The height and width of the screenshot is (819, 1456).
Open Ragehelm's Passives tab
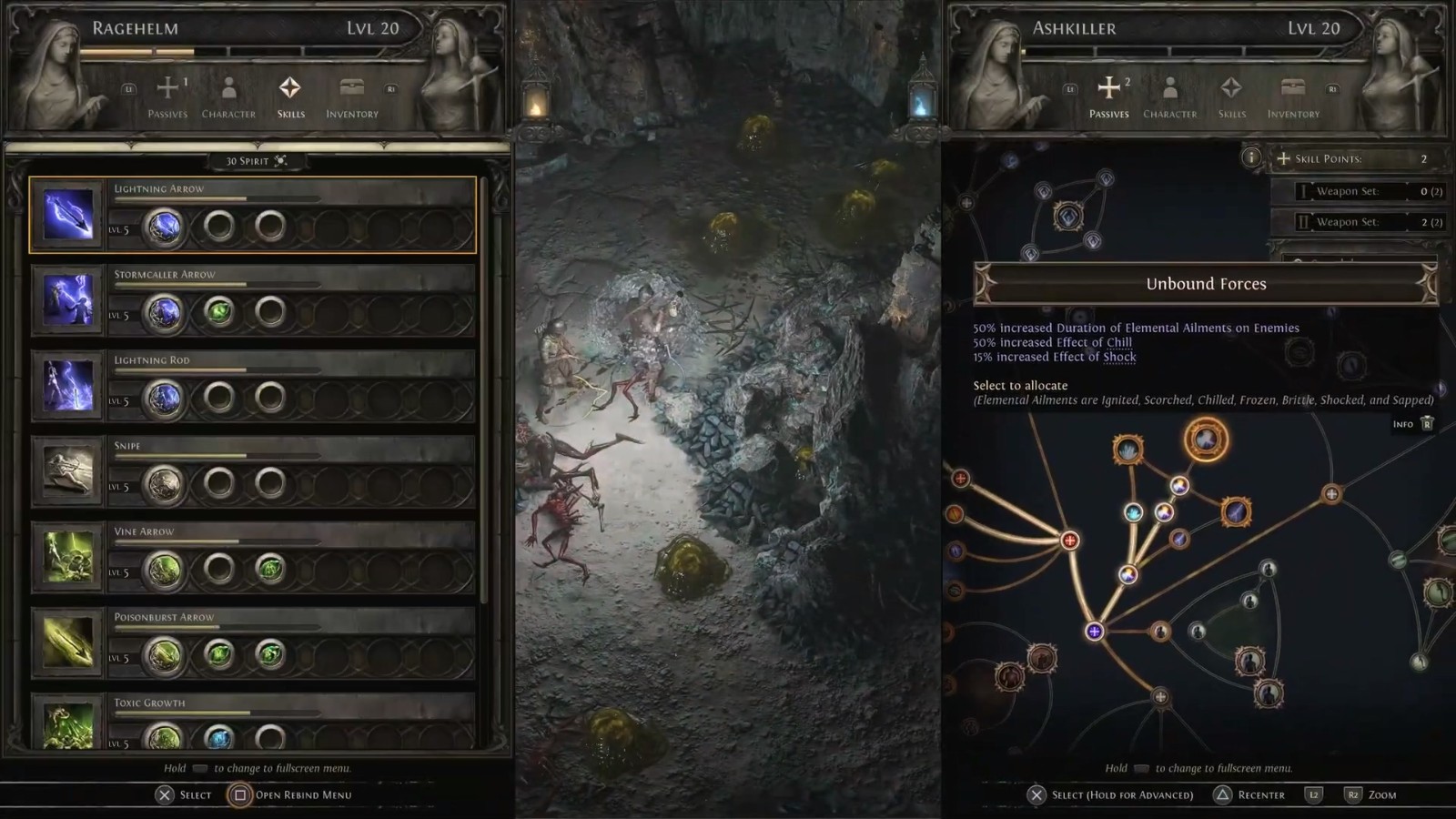167,96
